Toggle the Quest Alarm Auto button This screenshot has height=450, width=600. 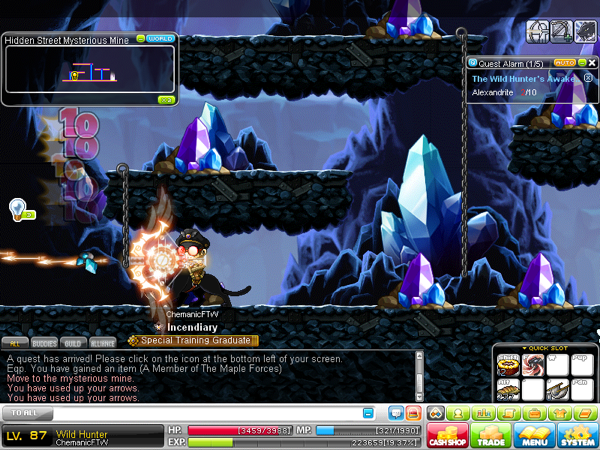[563, 62]
